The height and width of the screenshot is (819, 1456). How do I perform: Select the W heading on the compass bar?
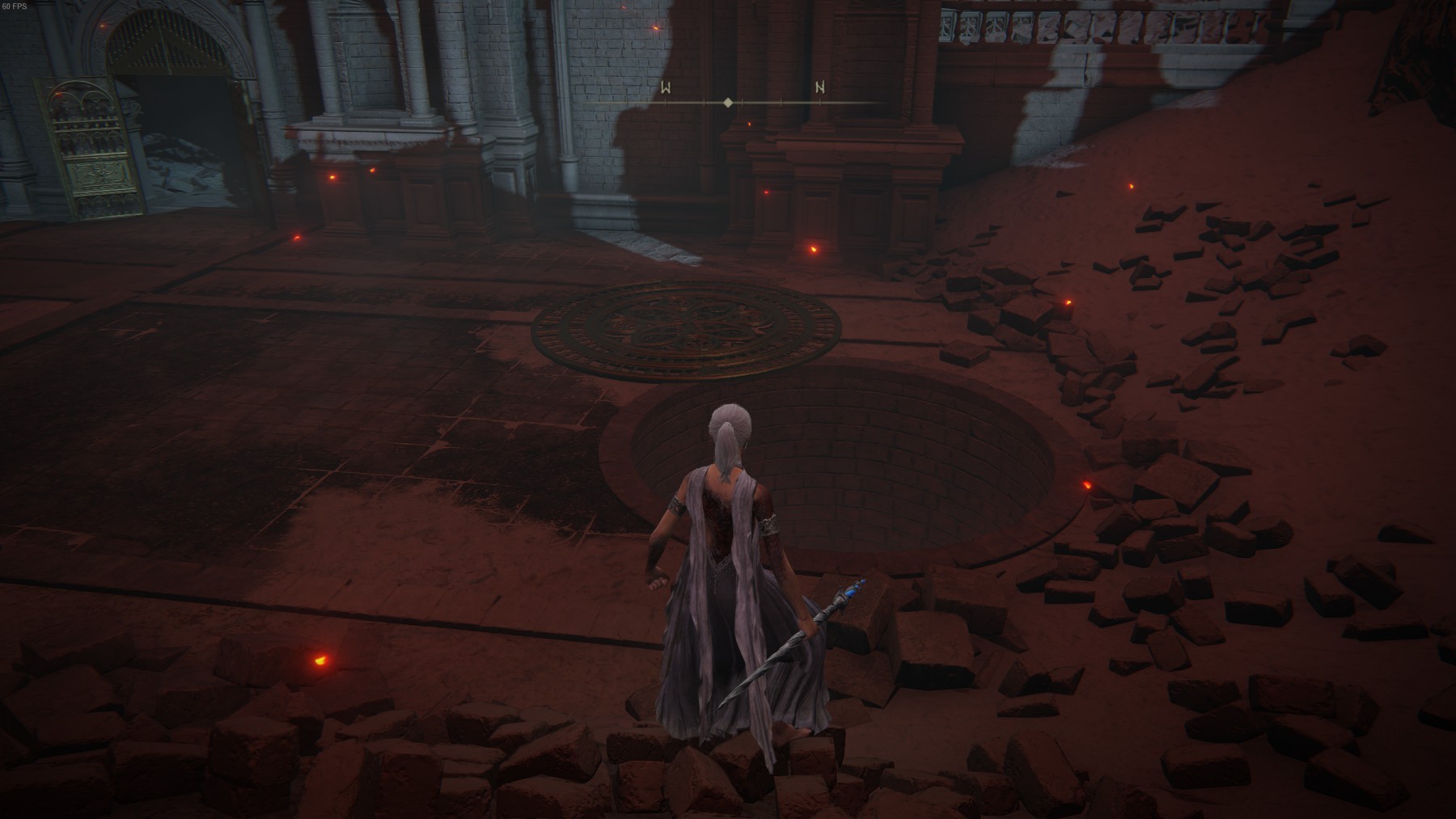pos(666,87)
